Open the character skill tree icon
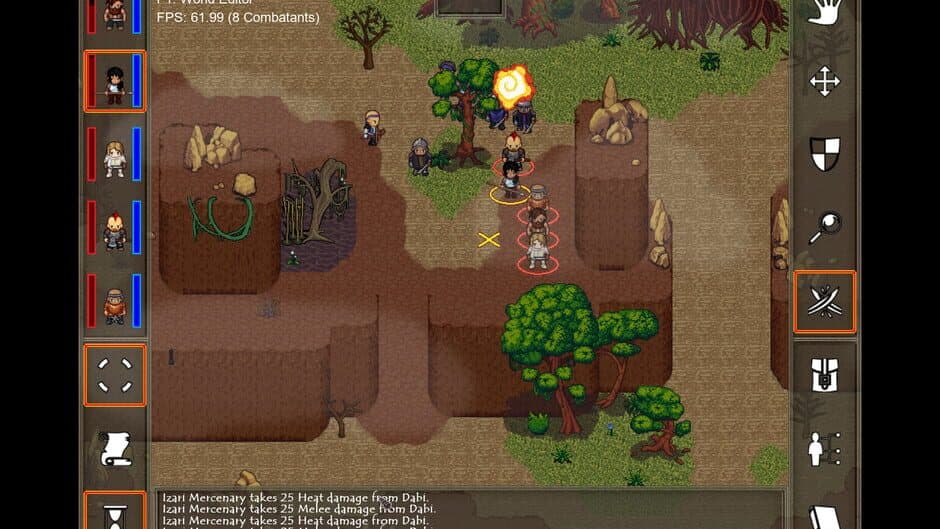Image resolution: width=940 pixels, height=529 pixels. [x=824, y=449]
